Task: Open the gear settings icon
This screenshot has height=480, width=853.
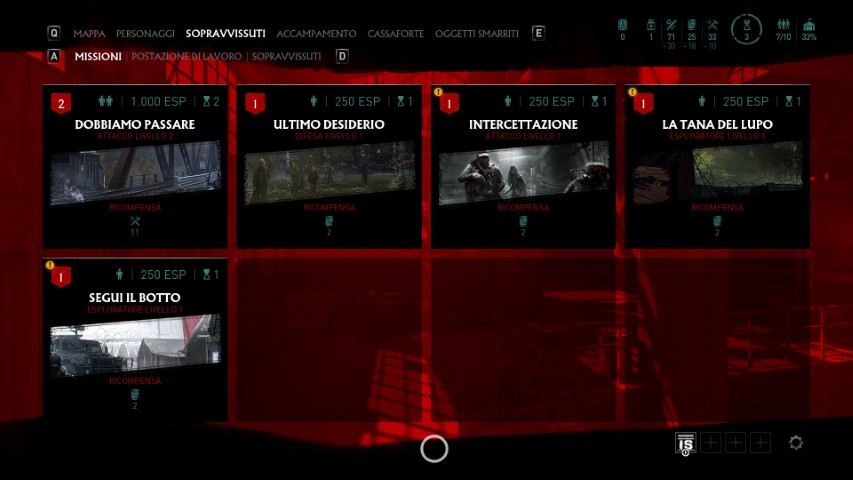Action: [x=796, y=443]
